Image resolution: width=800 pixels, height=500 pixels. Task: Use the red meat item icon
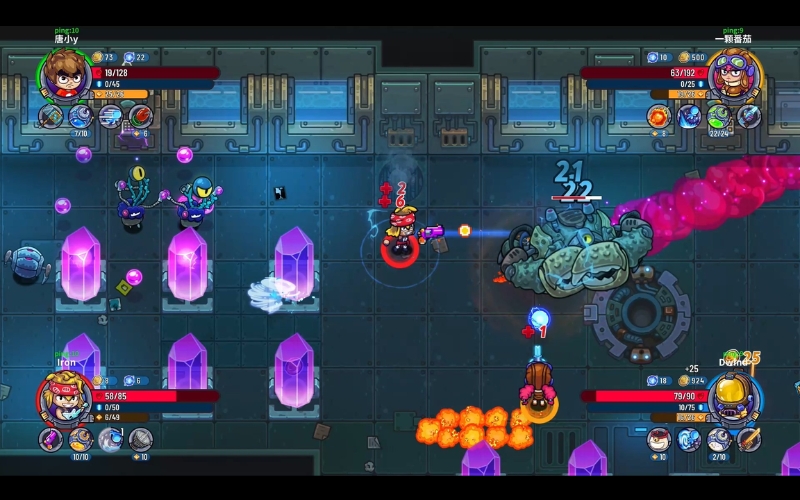tap(140, 116)
